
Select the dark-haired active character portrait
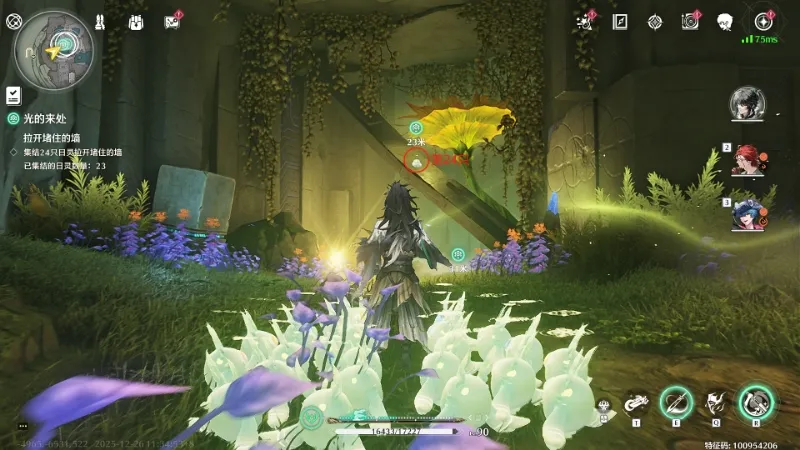pyautogui.click(x=746, y=102)
